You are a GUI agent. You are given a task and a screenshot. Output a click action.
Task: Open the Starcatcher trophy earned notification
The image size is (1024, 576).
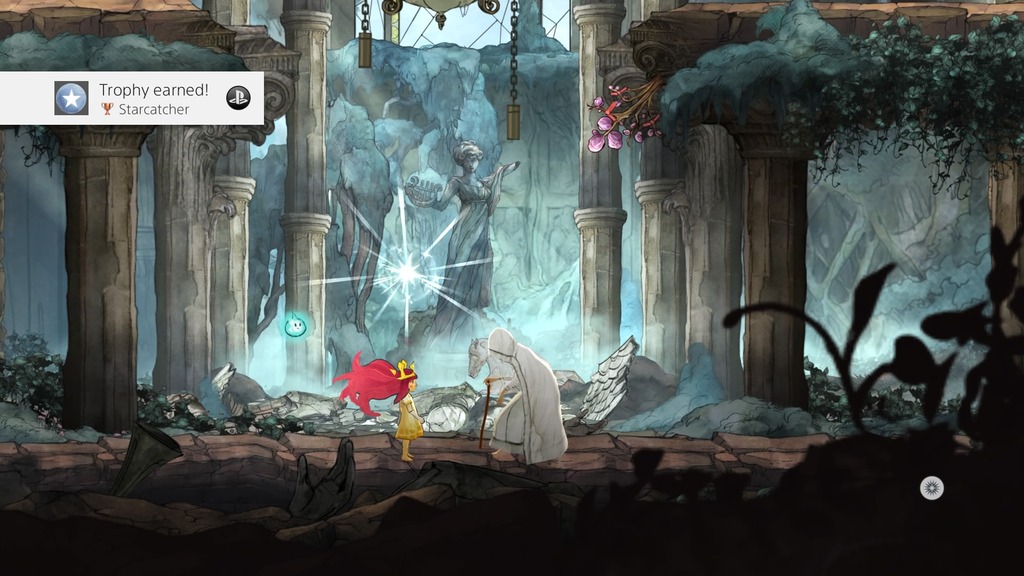(x=154, y=98)
